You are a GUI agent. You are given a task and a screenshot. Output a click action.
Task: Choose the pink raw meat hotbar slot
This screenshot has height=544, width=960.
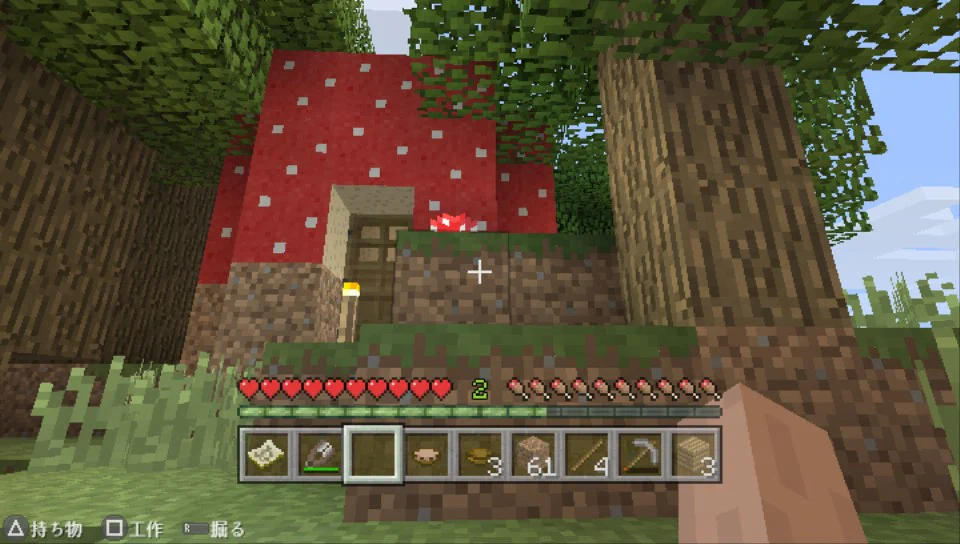pyautogui.click(x=427, y=454)
